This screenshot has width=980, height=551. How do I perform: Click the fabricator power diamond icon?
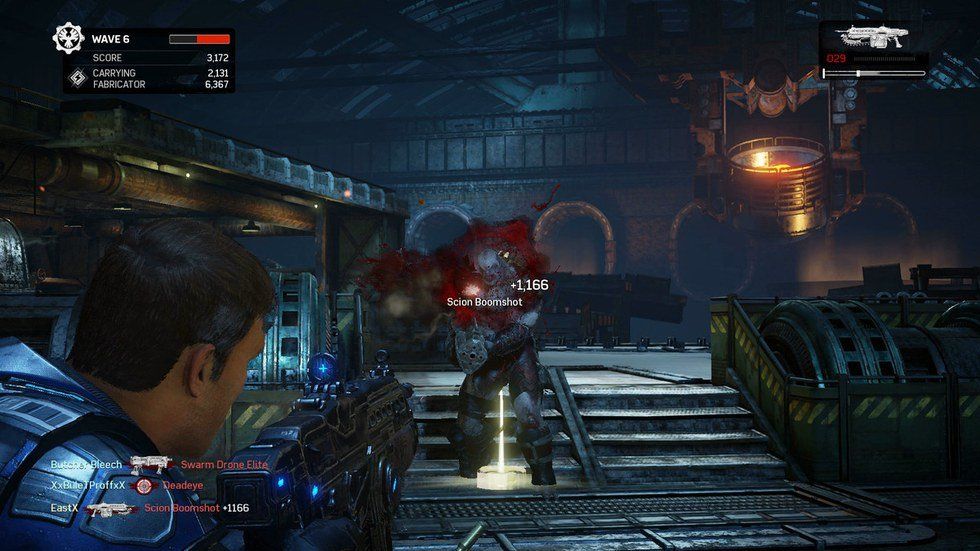[76, 78]
